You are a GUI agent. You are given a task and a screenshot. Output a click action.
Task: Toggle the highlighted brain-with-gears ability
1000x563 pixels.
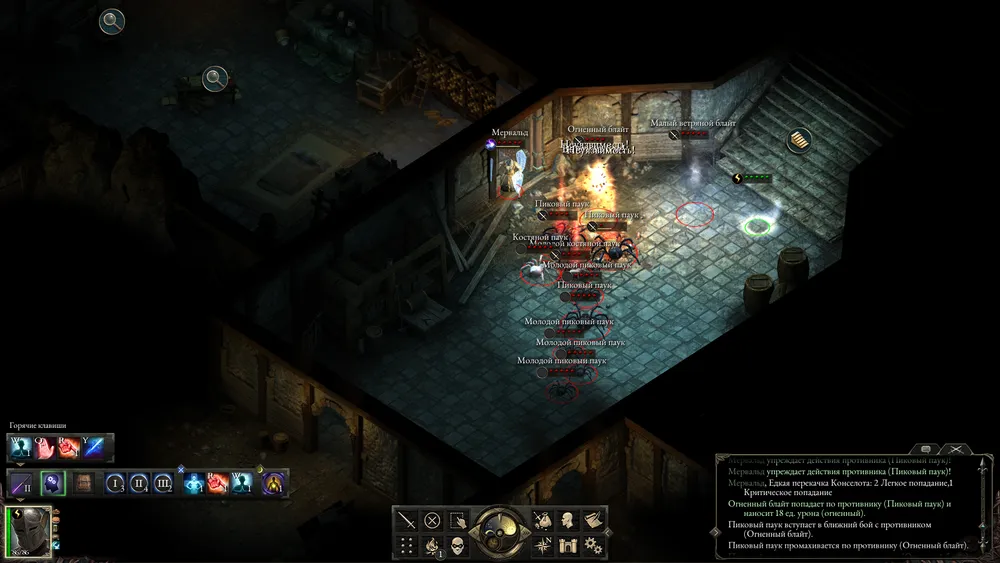[x=52, y=484]
